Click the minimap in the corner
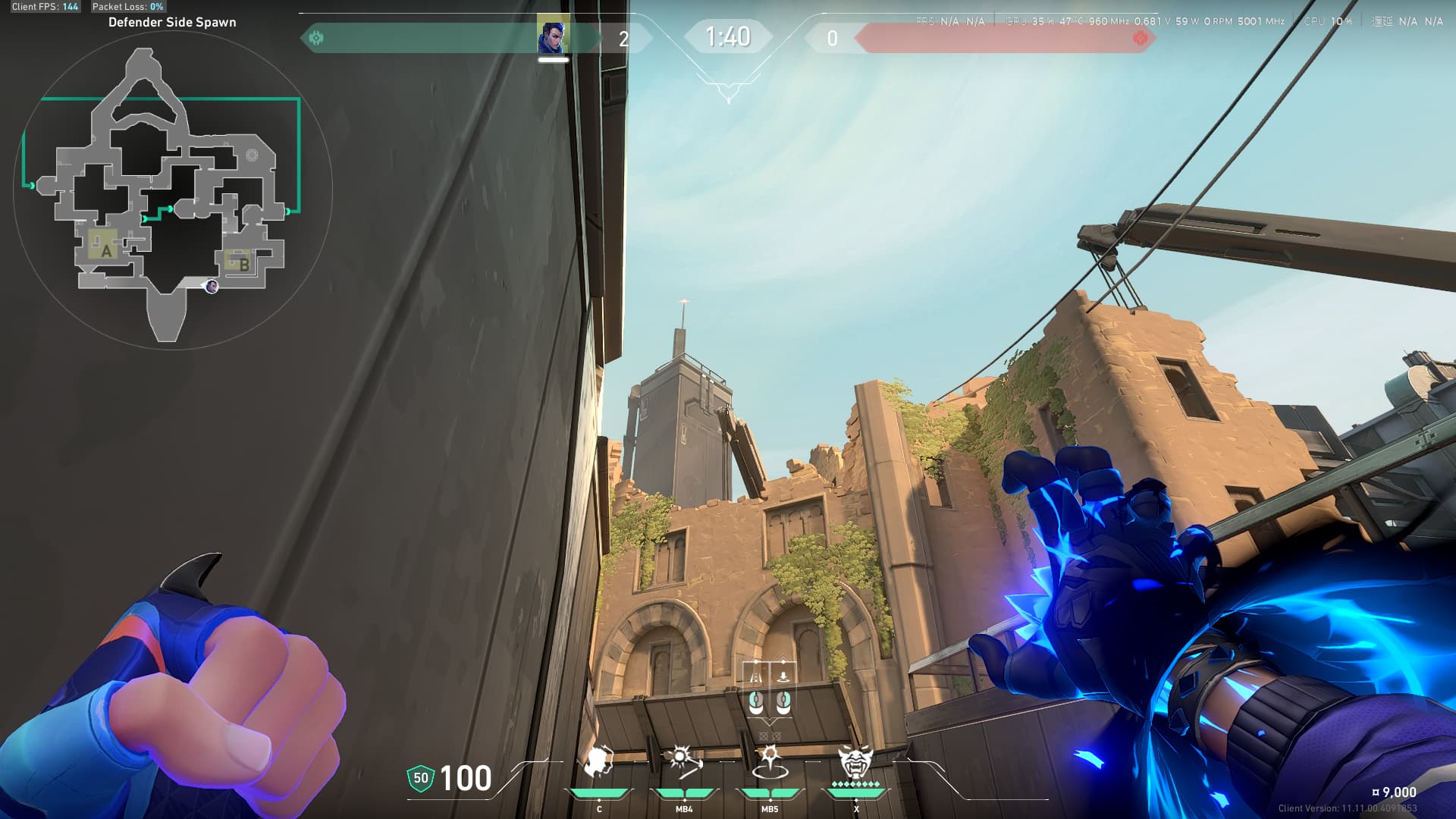Image resolution: width=1456 pixels, height=819 pixels. (x=172, y=191)
